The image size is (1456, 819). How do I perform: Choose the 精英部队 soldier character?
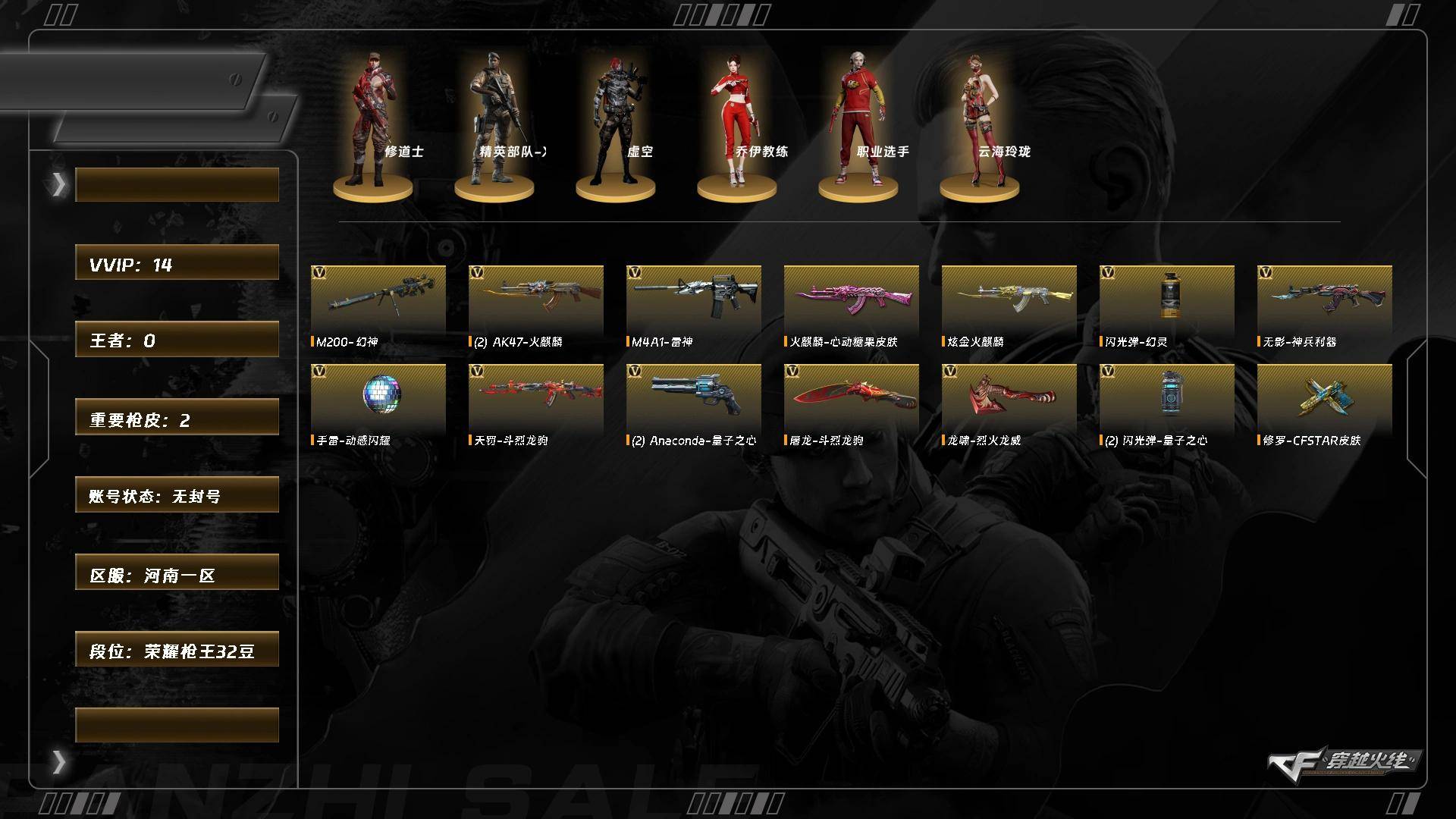[x=494, y=121]
